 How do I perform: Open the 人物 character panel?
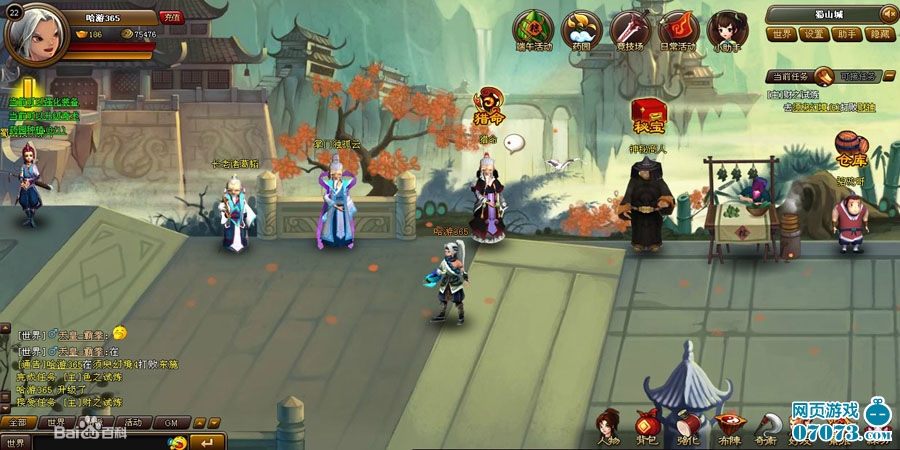(x=608, y=425)
